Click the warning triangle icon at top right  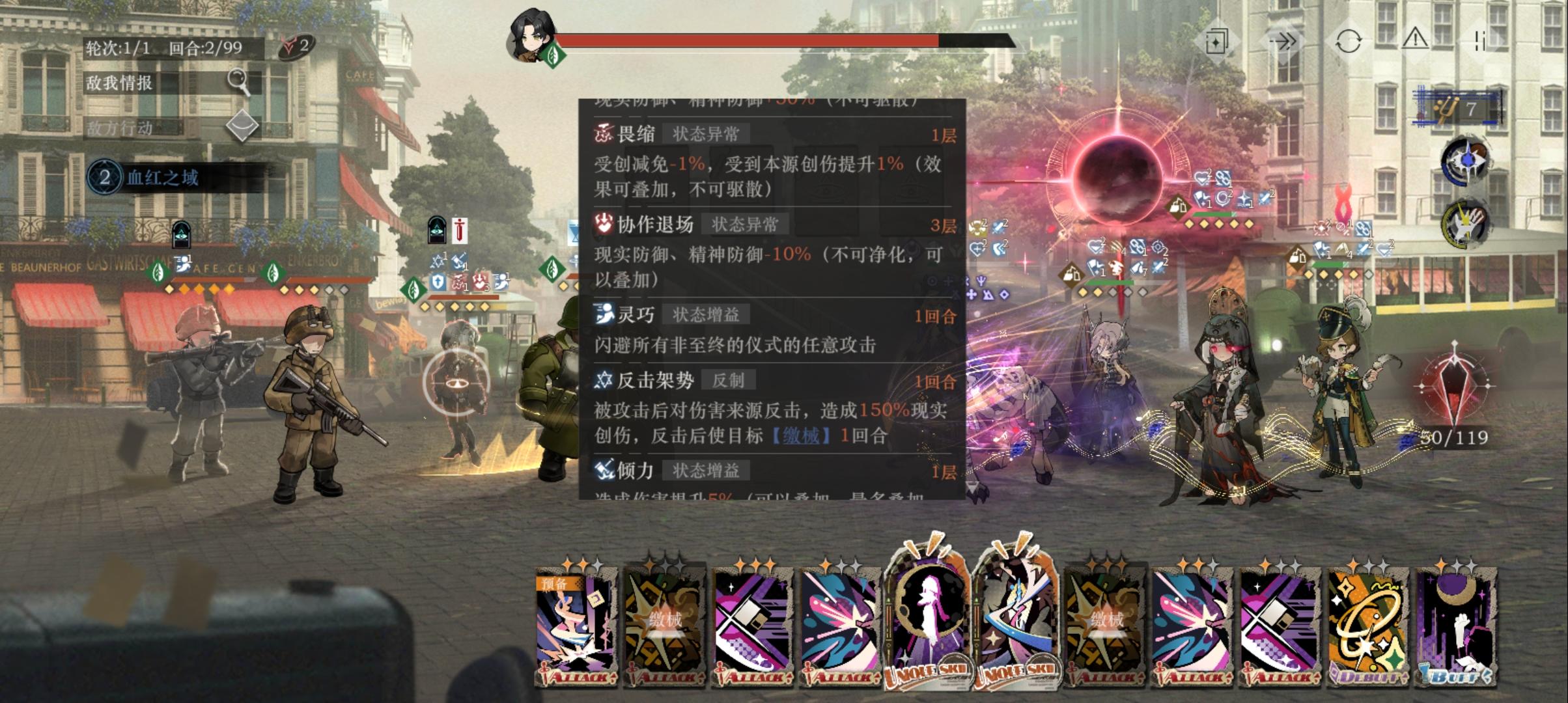(1415, 40)
